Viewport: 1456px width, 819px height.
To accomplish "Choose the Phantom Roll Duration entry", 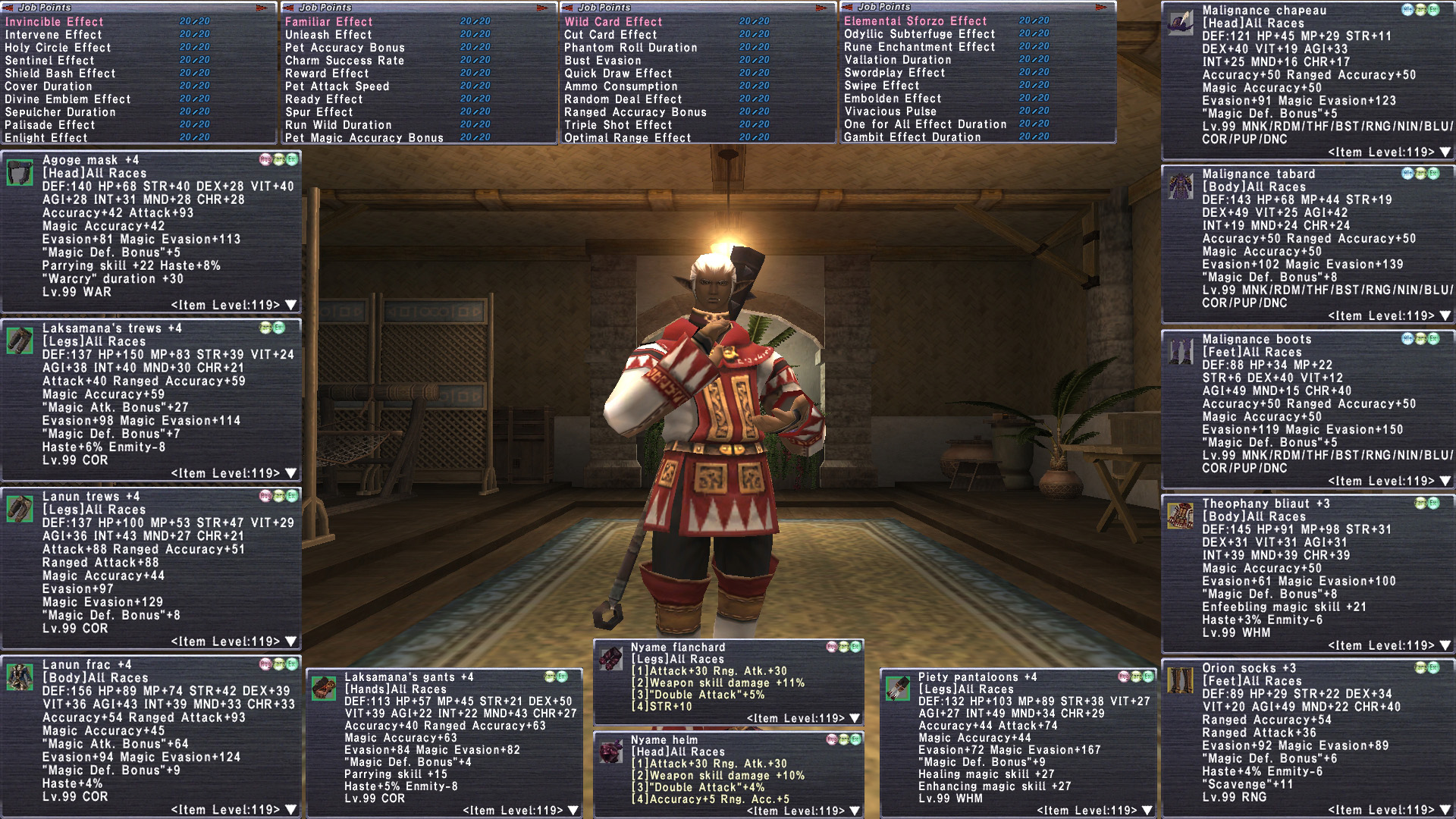I will [630, 48].
